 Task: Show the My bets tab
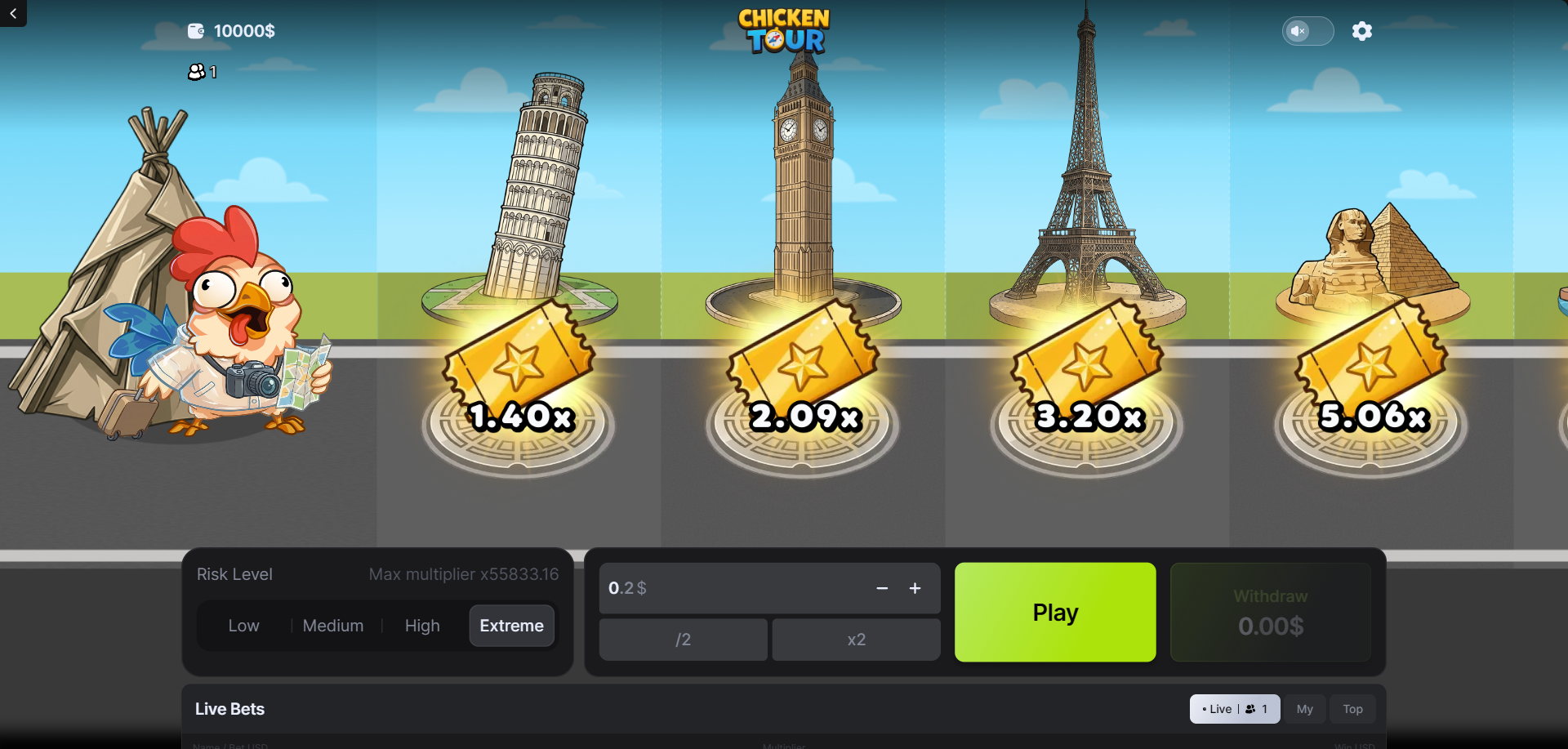tap(1304, 709)
